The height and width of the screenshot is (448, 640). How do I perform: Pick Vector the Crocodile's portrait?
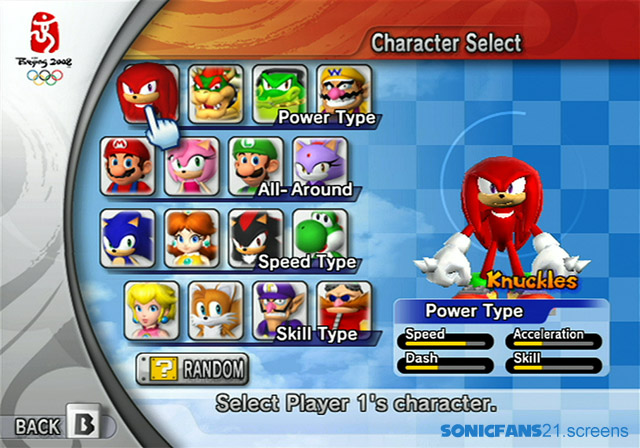click(x=278, y=92)
